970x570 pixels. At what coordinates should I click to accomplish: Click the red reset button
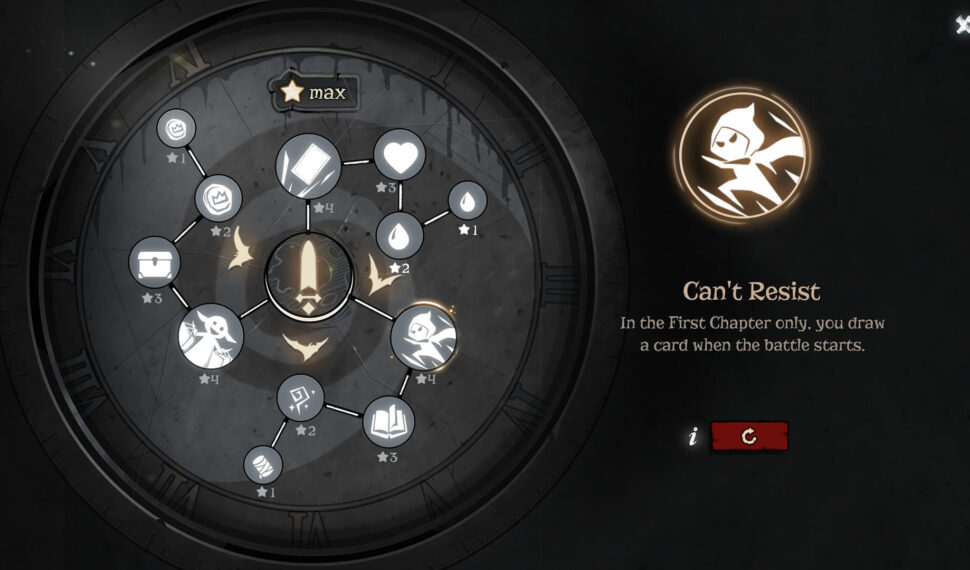coord(749,436)
